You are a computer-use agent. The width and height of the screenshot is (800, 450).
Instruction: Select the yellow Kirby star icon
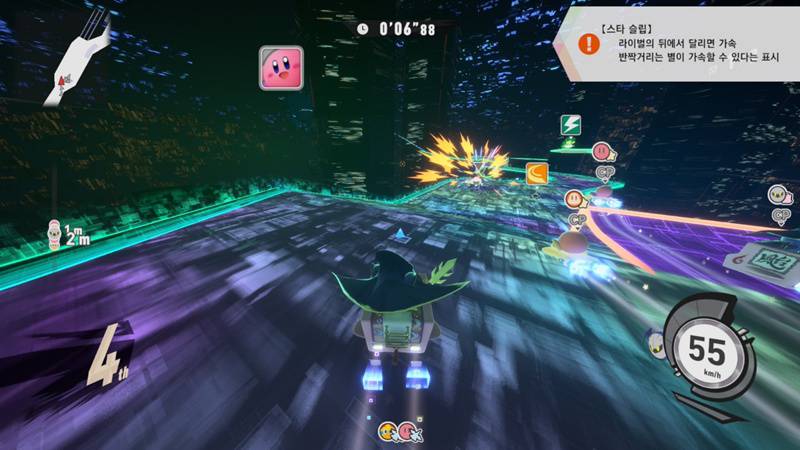coord(387,431)
